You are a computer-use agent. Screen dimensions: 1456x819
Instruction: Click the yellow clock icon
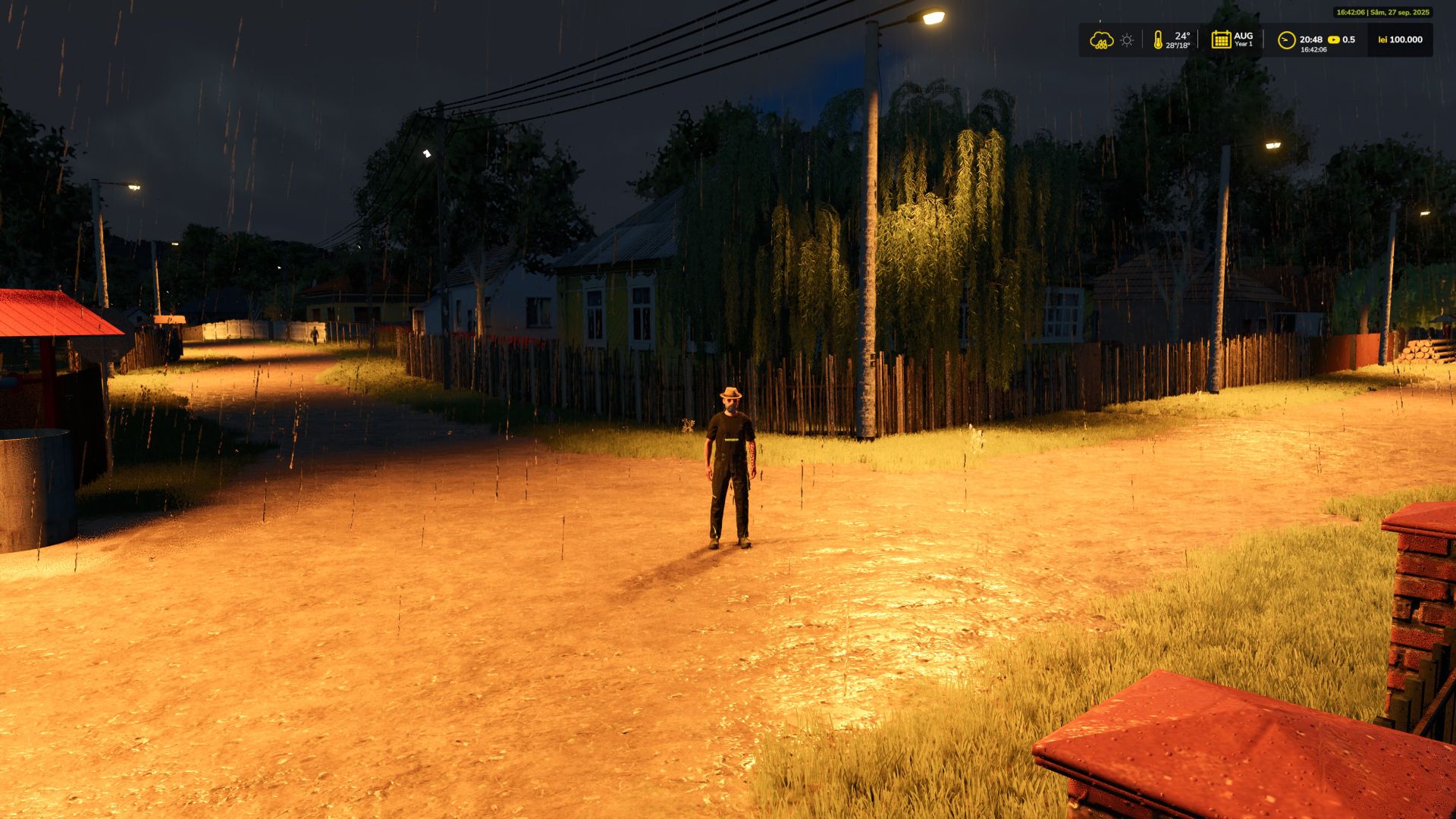(x=1286, y=40)
